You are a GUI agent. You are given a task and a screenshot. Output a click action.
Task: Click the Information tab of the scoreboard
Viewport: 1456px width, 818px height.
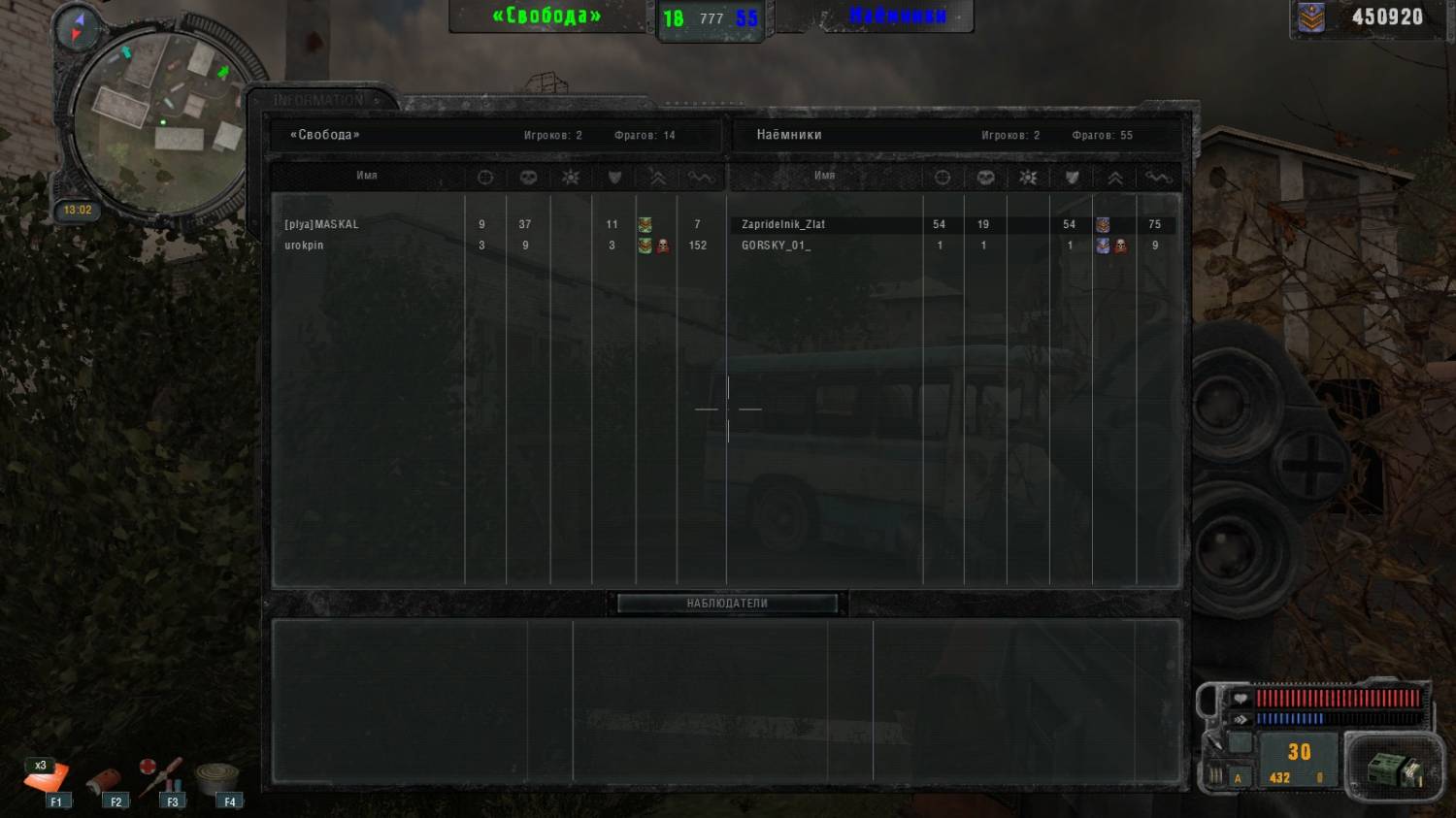318,100
